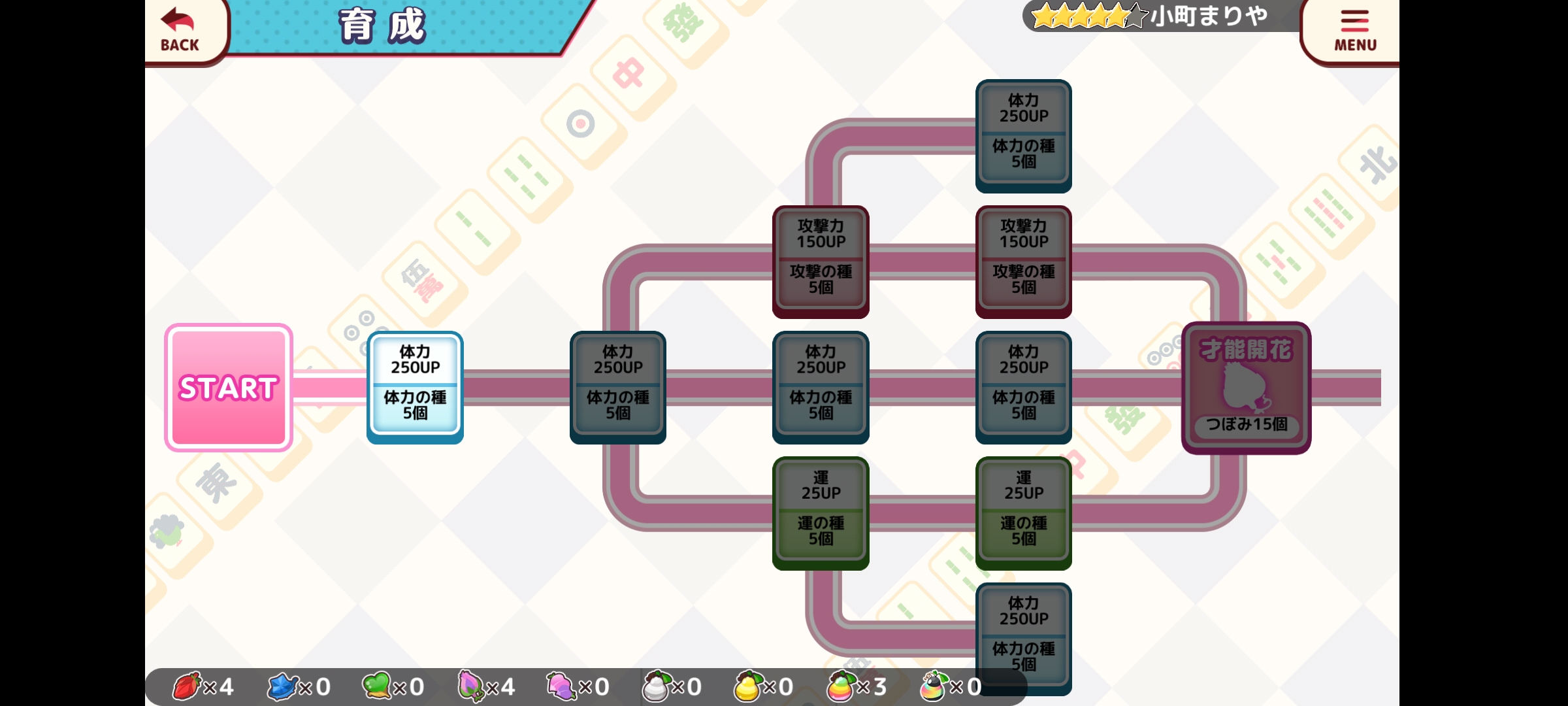This screenshot has width=1568, height=706.
Task: Select the pink START tile
Action: pos(229,388)
